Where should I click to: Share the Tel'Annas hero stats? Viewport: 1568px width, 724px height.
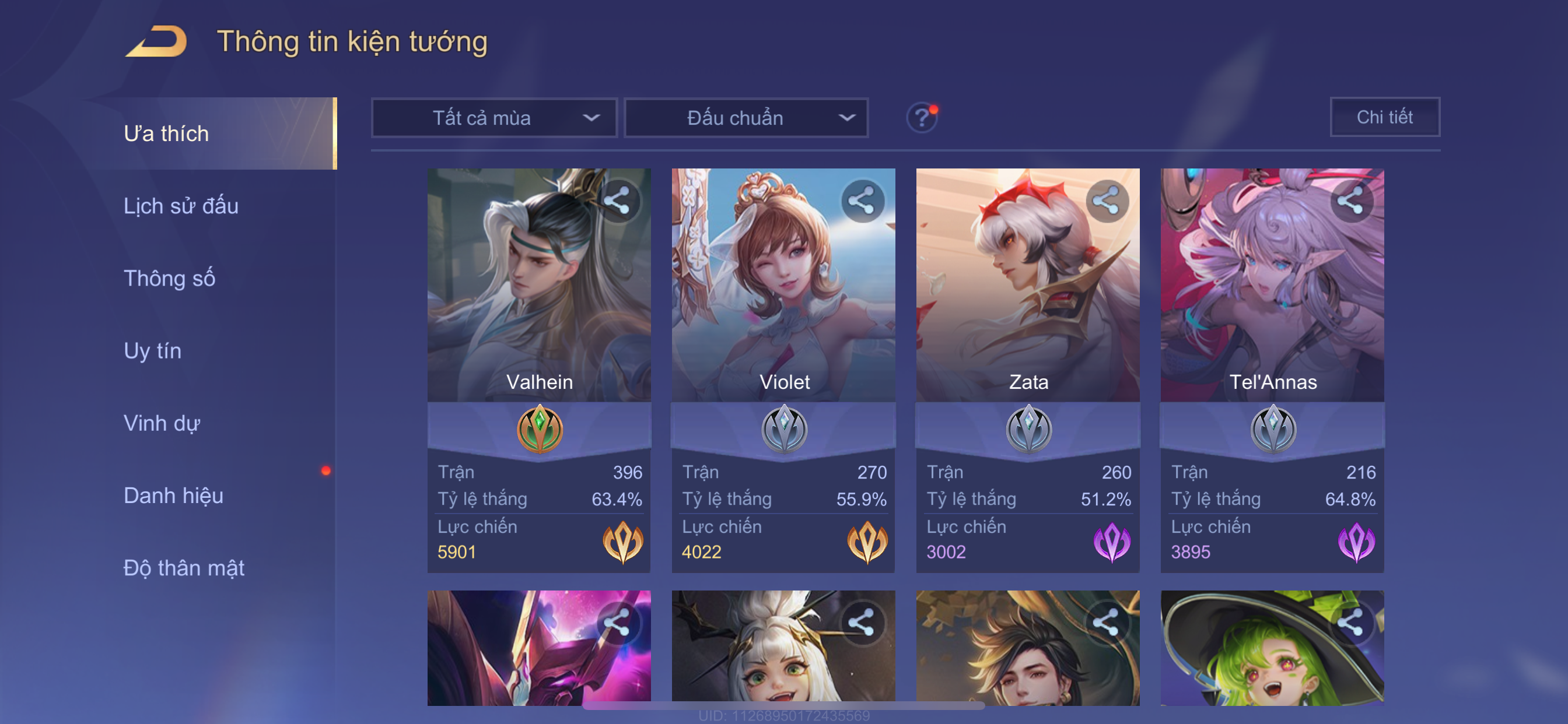1350,201
